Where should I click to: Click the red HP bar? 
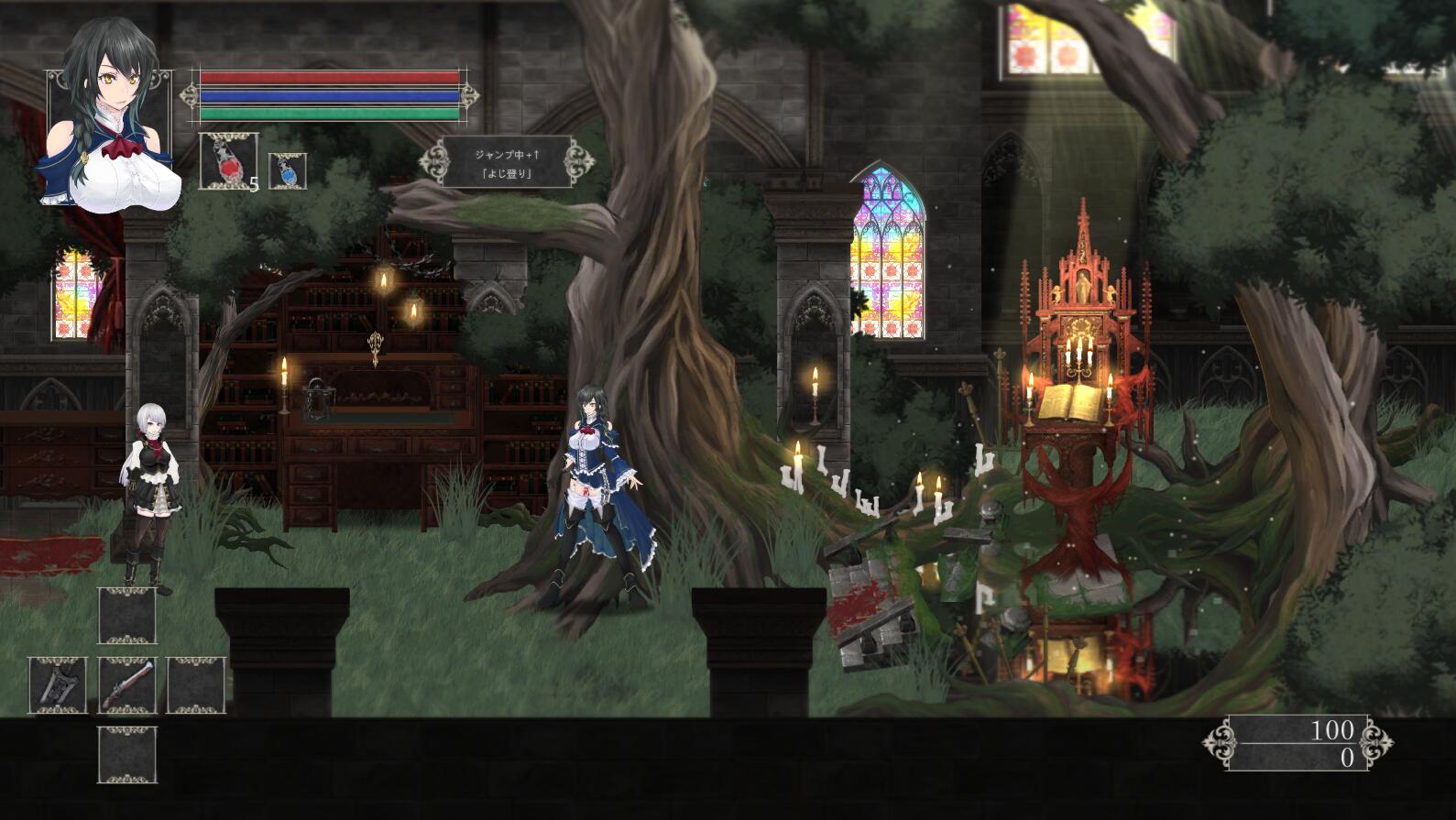330,75
